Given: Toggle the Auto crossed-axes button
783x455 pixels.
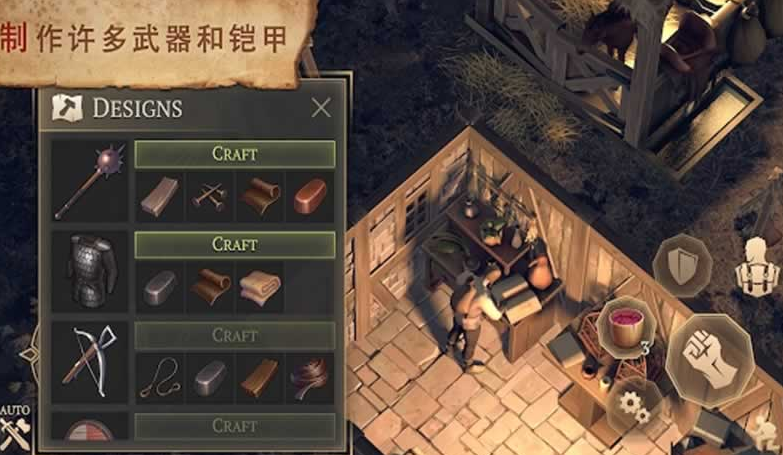Looking at the screenshot, I should 16,431.
